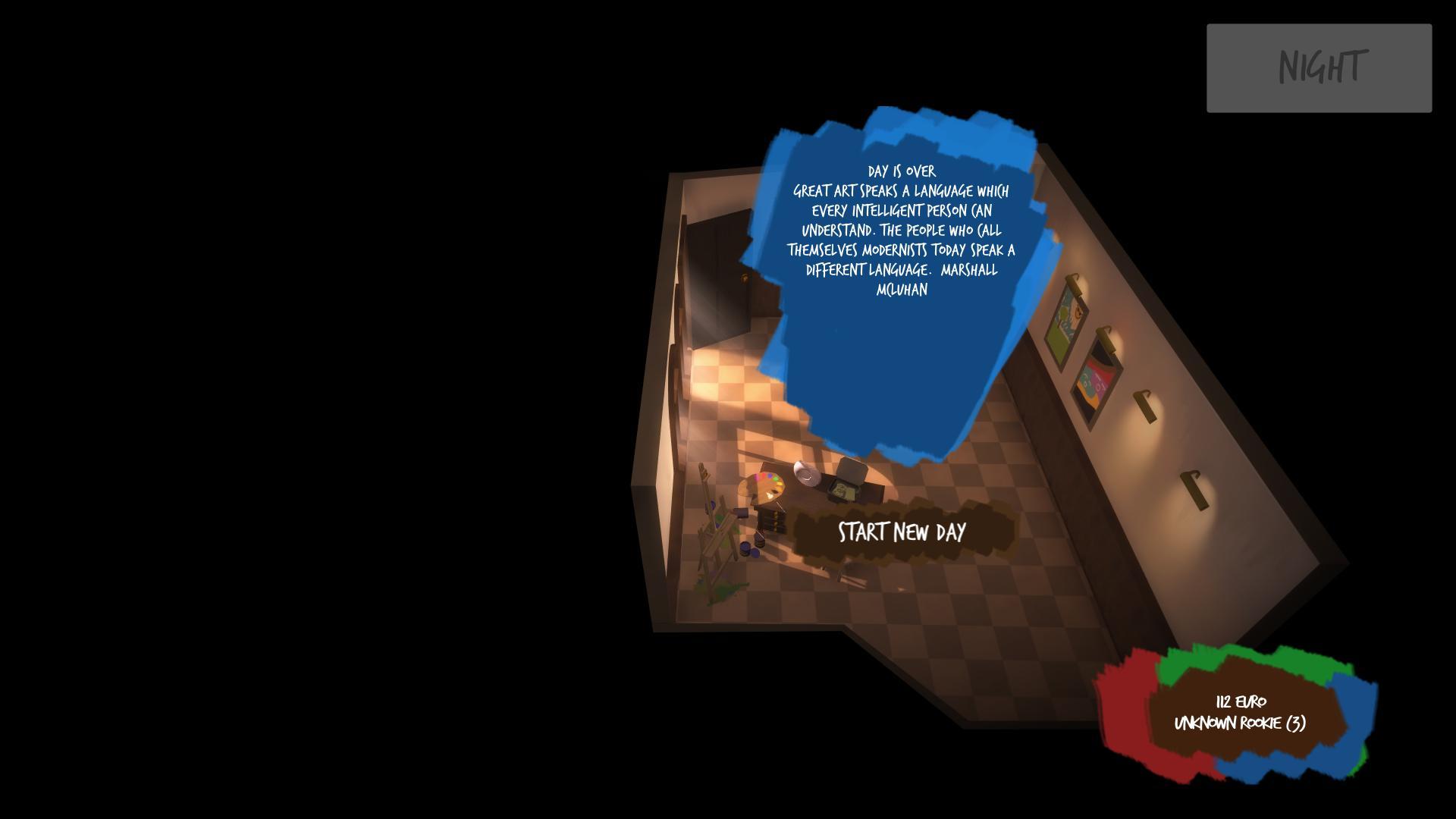Toggle the upper wall spotlight lamp

pos(1074,286)
